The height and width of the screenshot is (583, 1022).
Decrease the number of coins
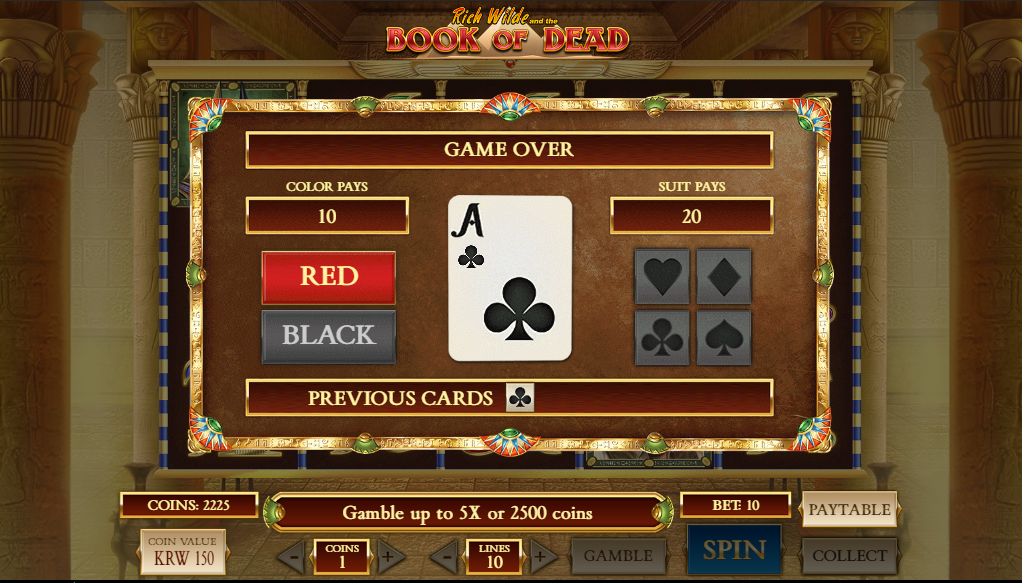click(x=291, y=556)
